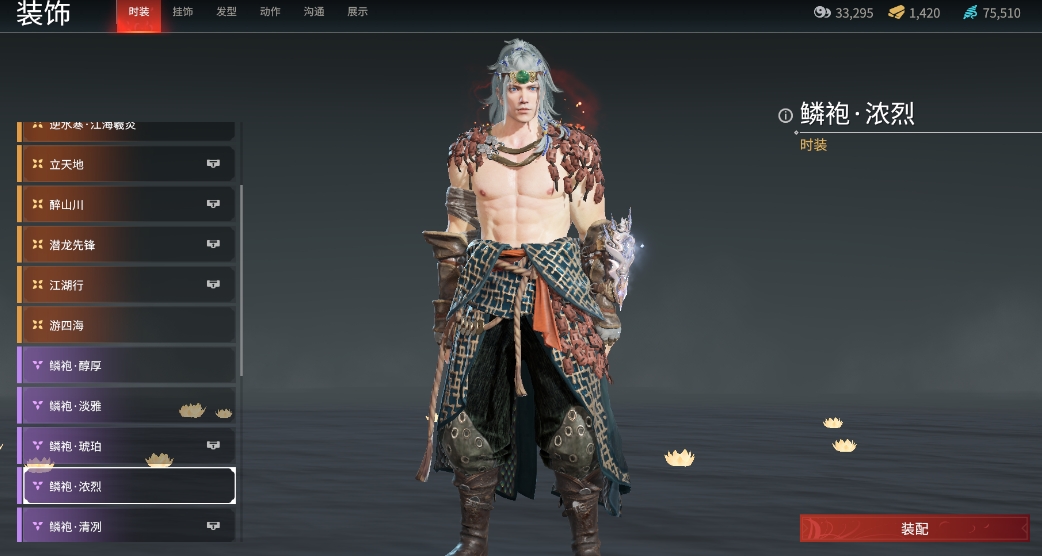Open the info icon beside 鳞袍·浓烈 title
1042x556 pixels.
click(785, 115)
